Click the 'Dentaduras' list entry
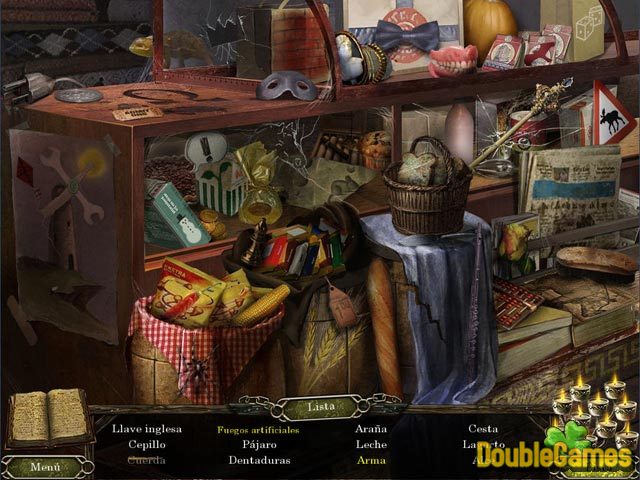Viewport: 640px width, 480px height. point(258,460)
